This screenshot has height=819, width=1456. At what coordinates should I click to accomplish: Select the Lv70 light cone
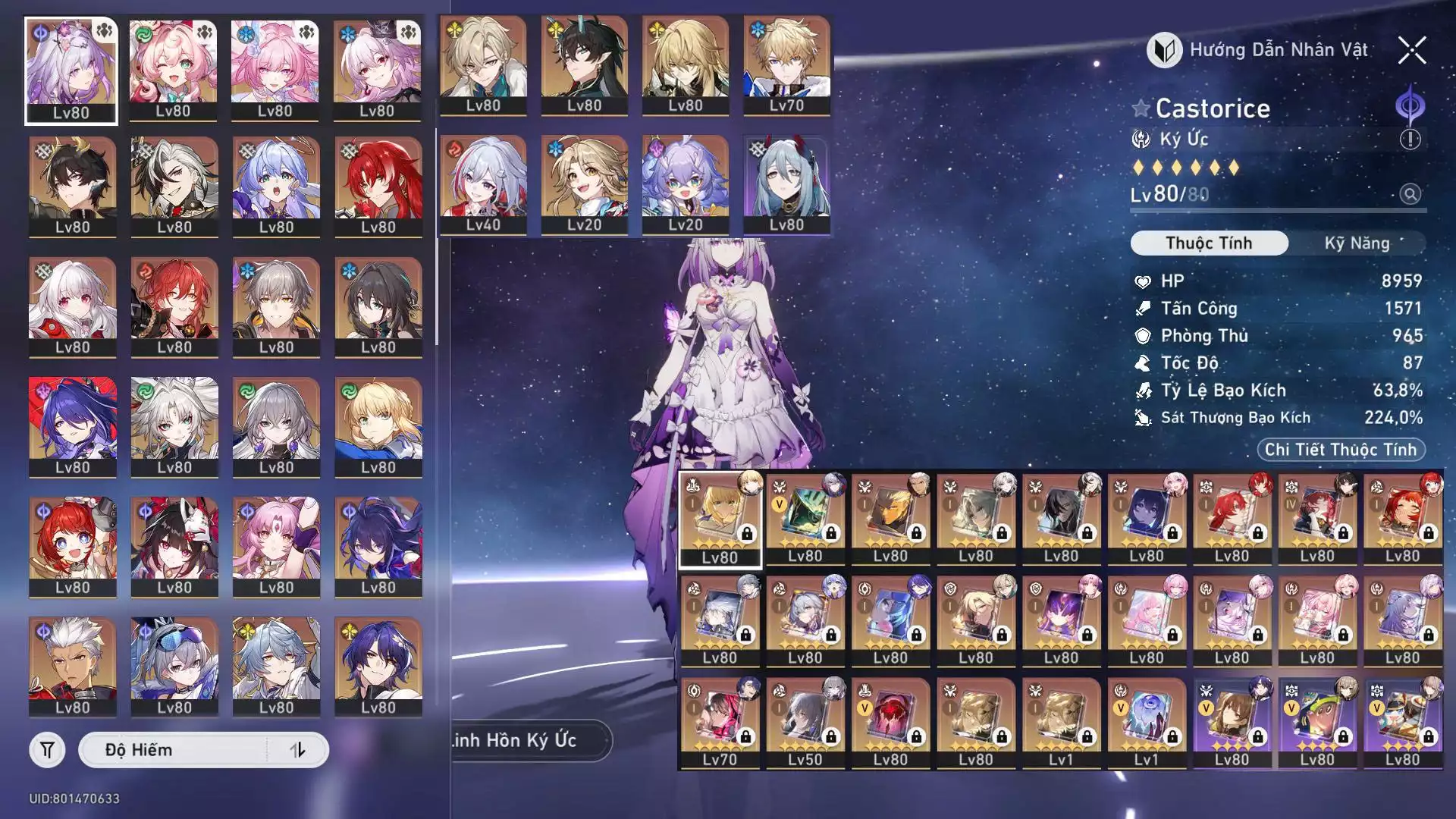click(720, 723)
